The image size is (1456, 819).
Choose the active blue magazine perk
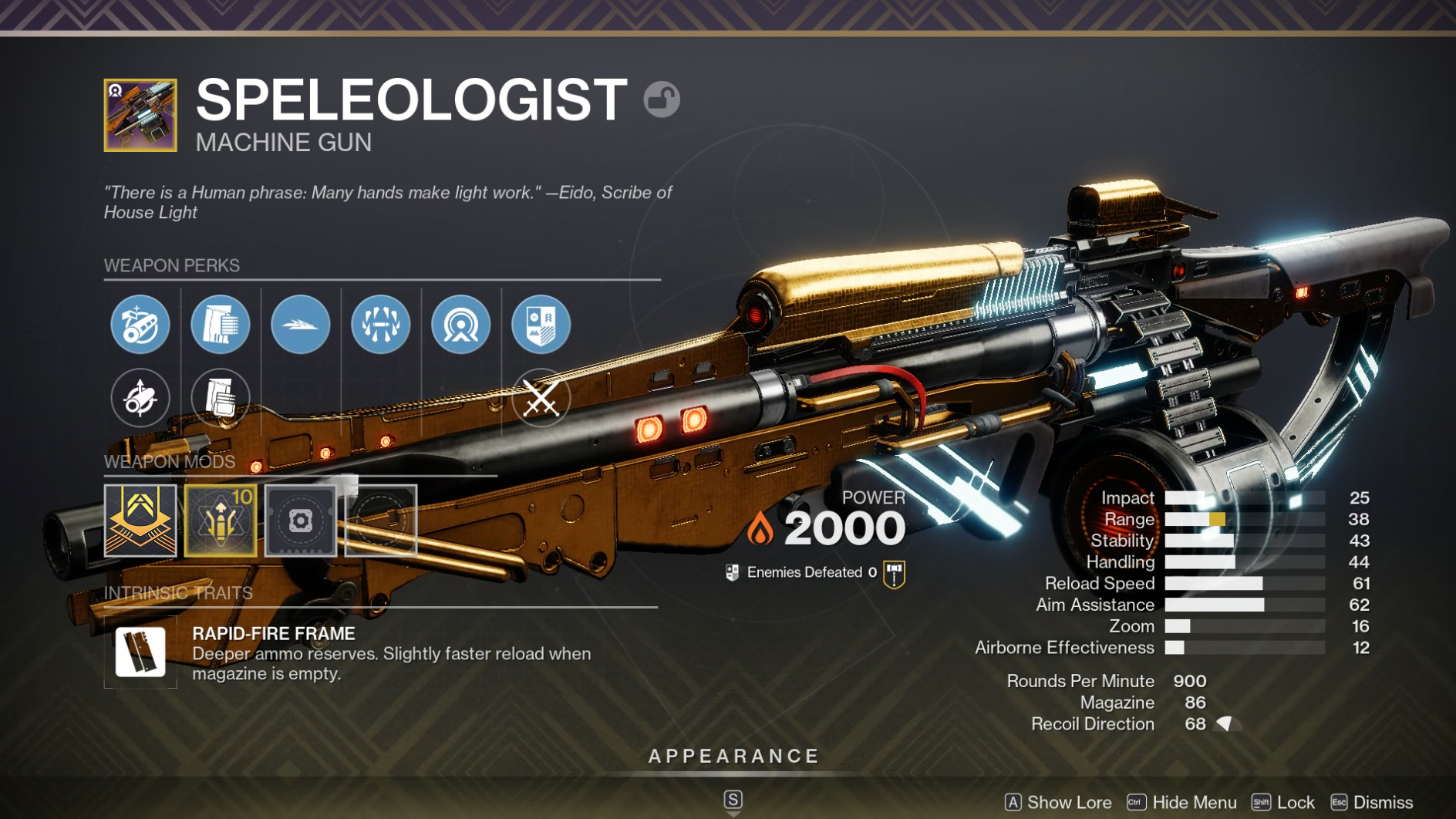click(x=220, y=325)
